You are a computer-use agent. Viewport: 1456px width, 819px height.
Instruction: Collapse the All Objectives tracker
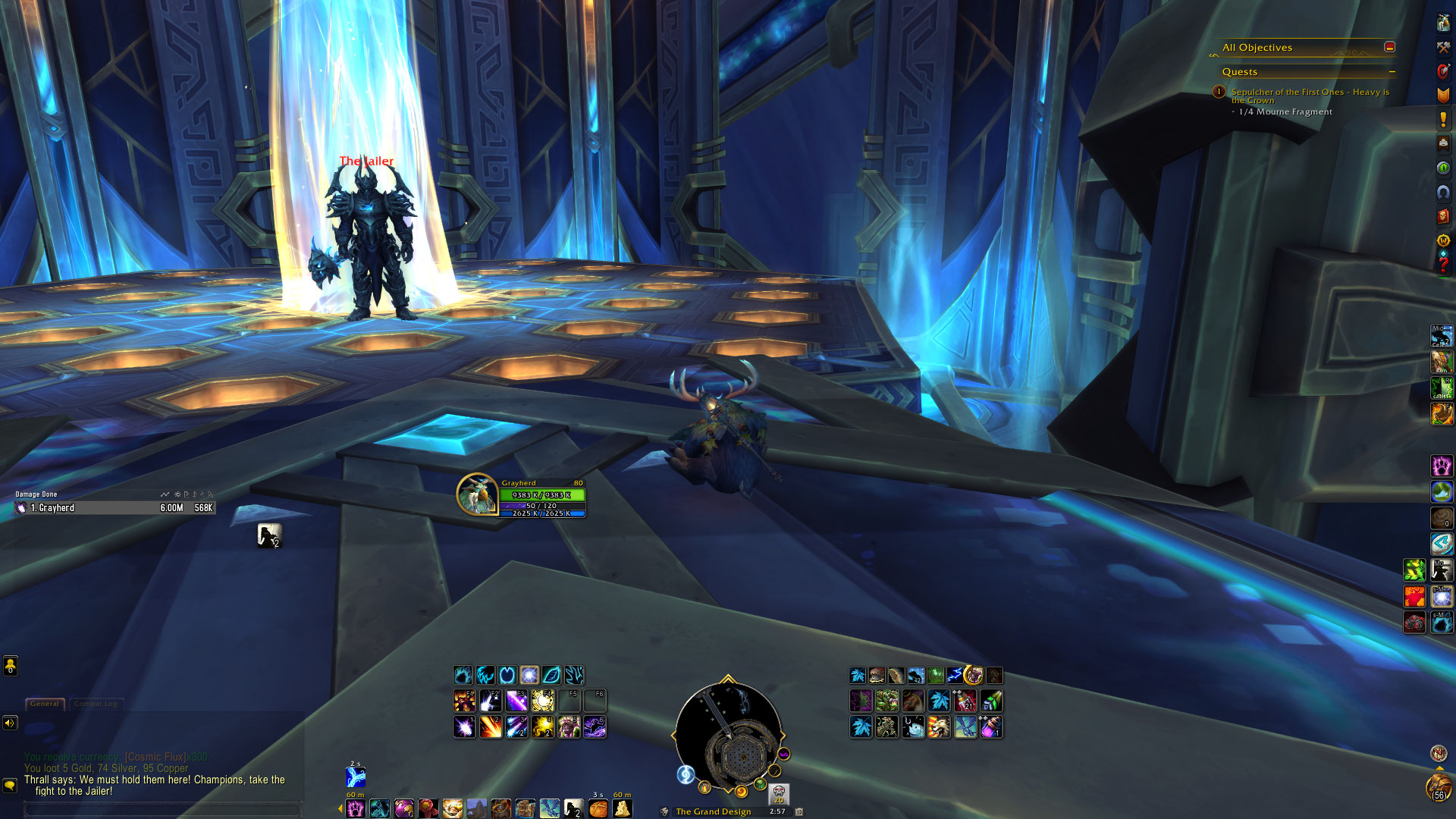pos(1389,47)
